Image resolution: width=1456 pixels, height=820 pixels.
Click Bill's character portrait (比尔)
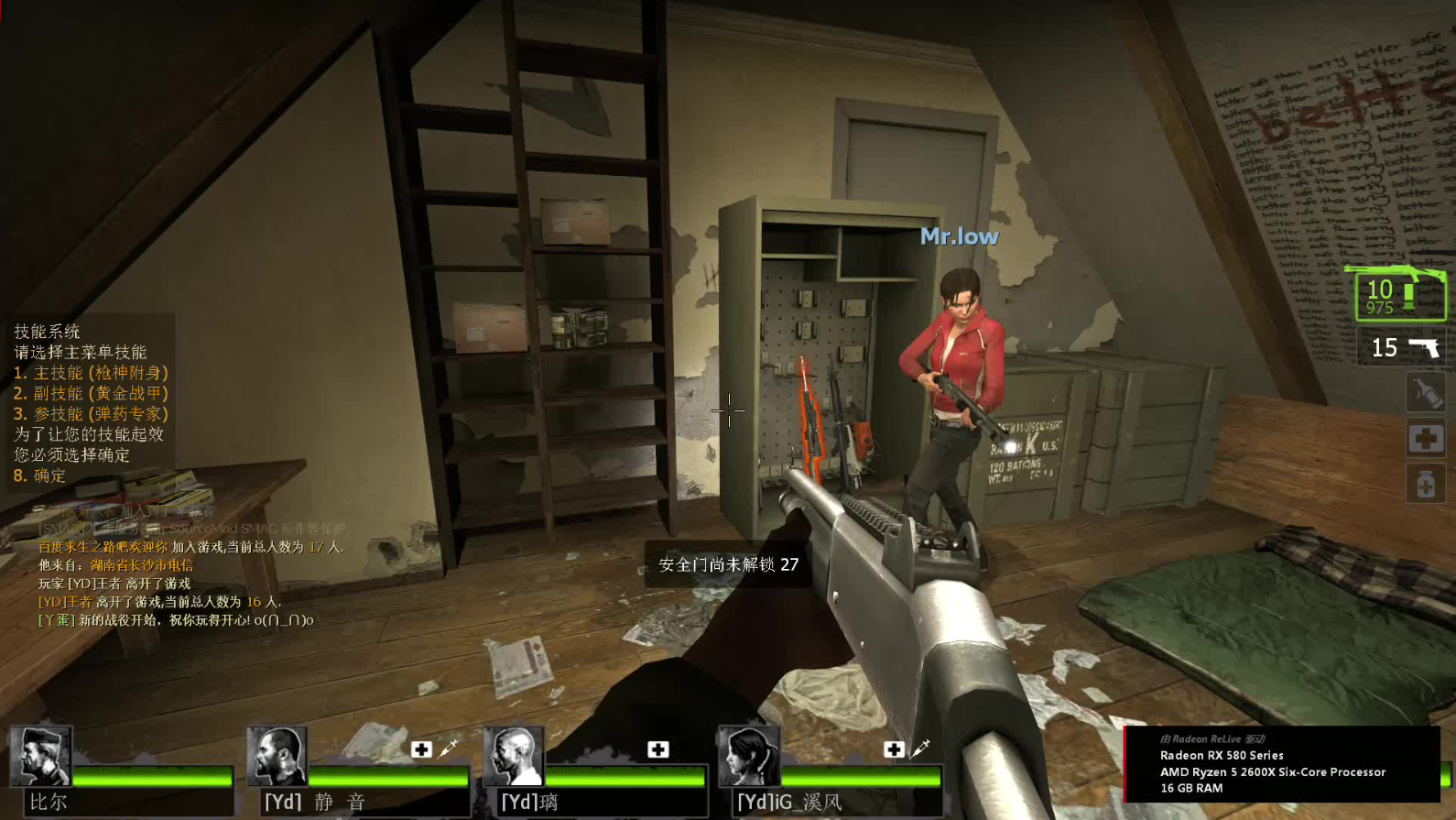coord(40,756)
